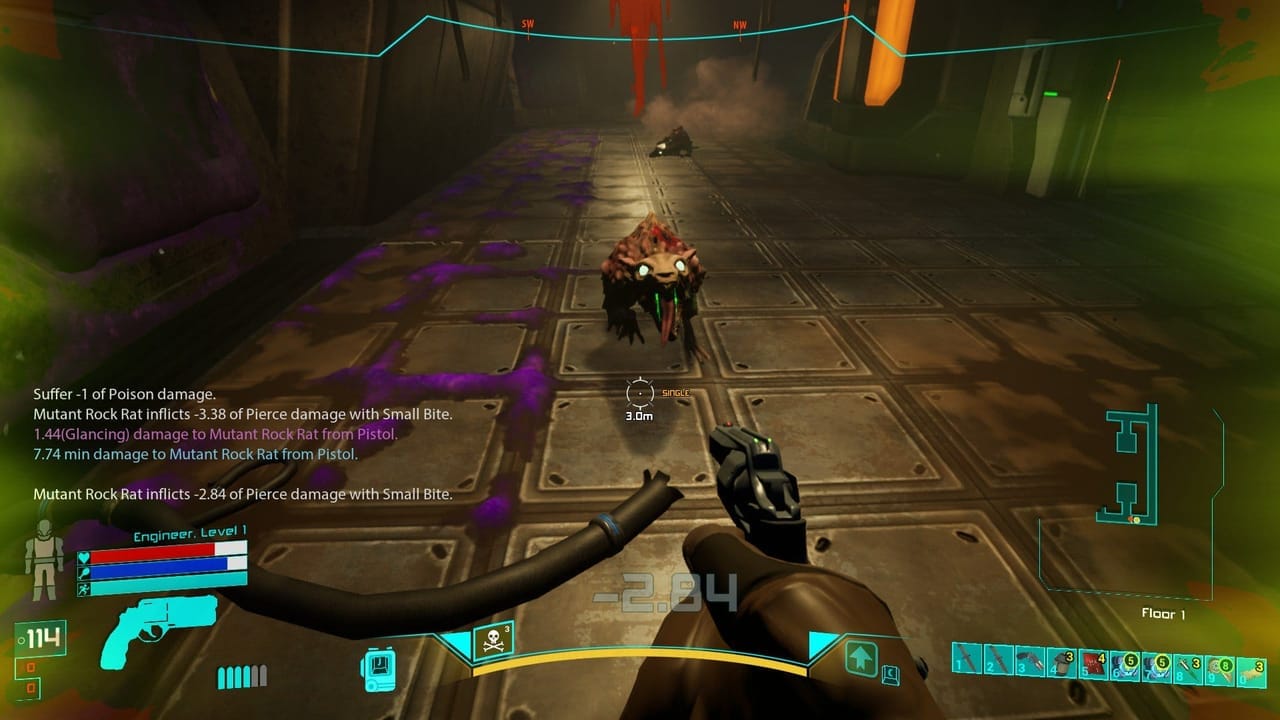Equip the pistol in hotbar slot 3

pos(1029,660)
